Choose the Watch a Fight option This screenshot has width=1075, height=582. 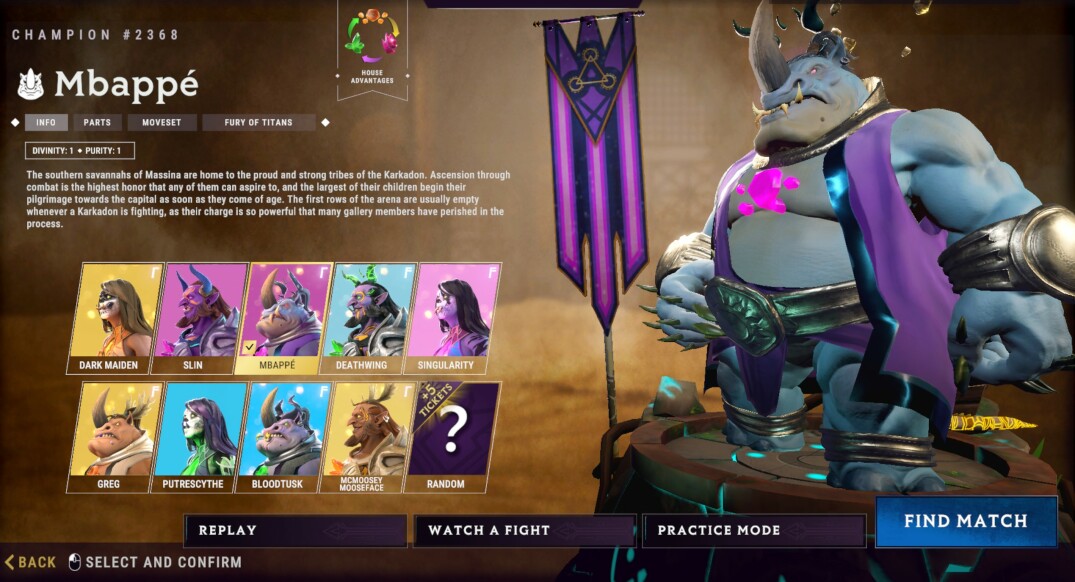[524, 530]
